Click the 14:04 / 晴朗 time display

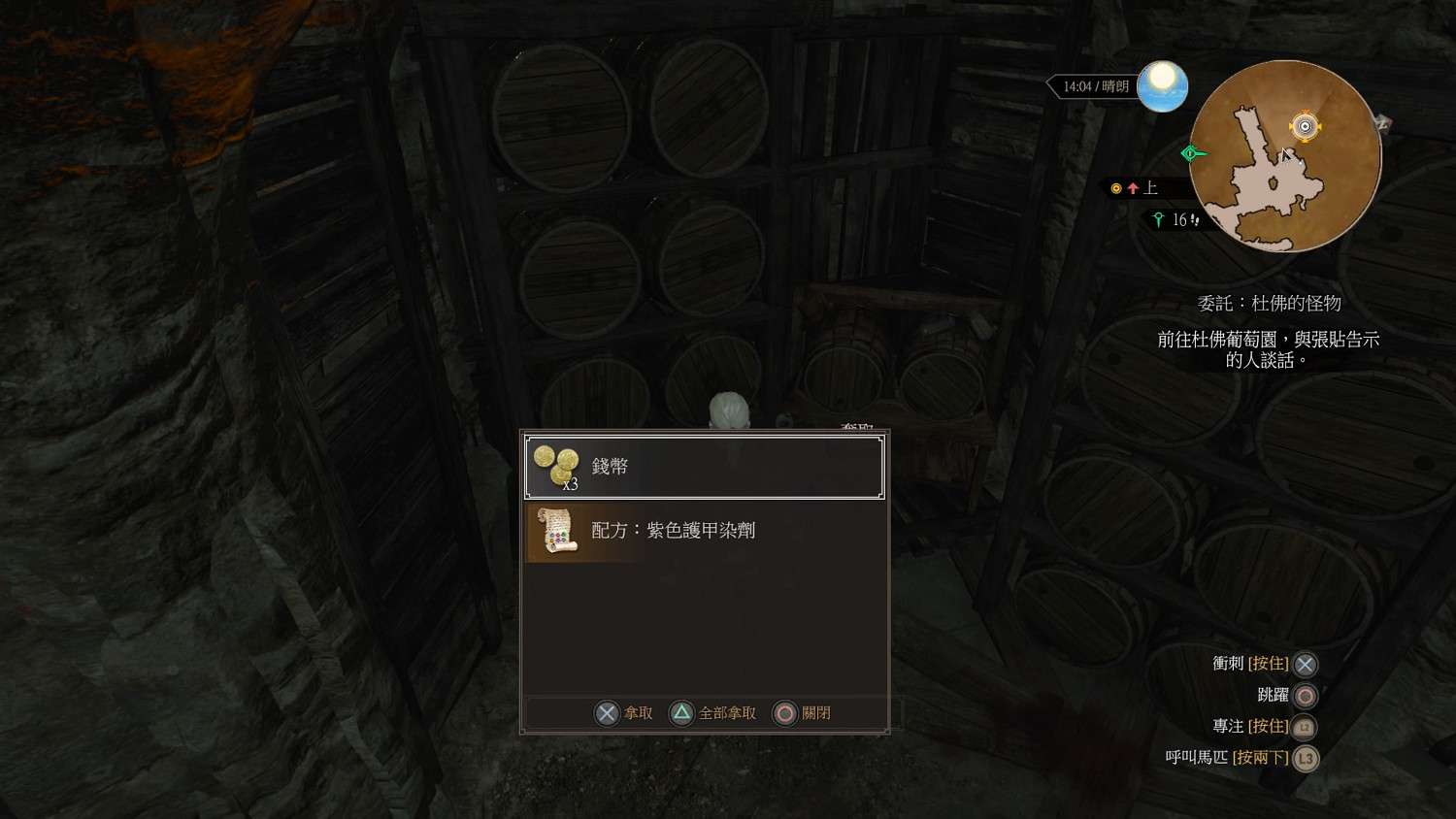coord(1093,85)
